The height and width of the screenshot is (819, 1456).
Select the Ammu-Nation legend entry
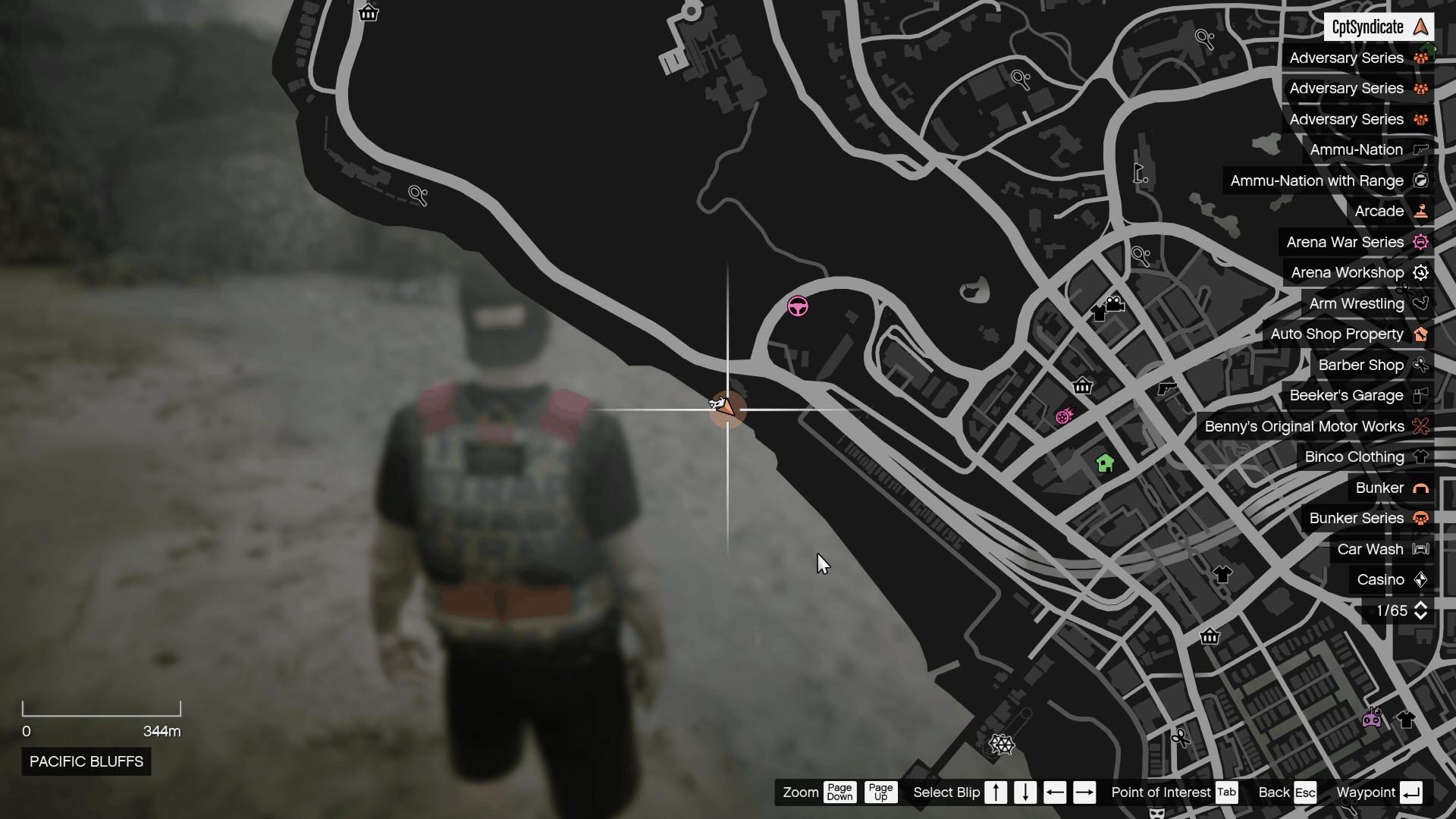click(1355, 149)
